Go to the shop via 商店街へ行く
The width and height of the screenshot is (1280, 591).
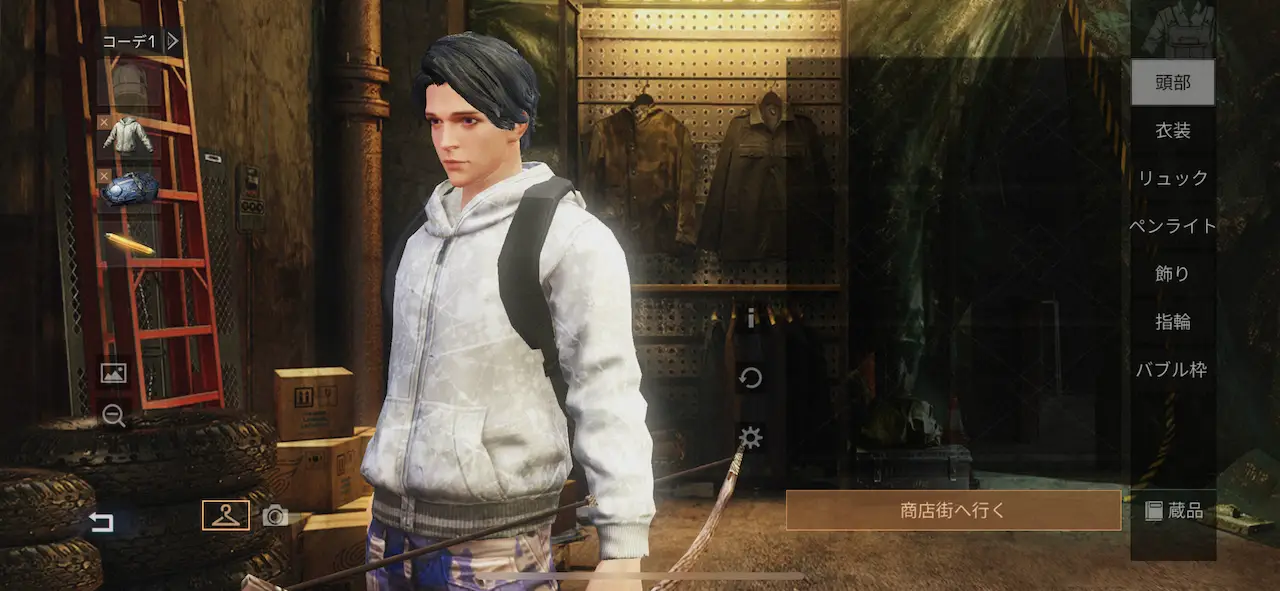(x=953, y=510)
